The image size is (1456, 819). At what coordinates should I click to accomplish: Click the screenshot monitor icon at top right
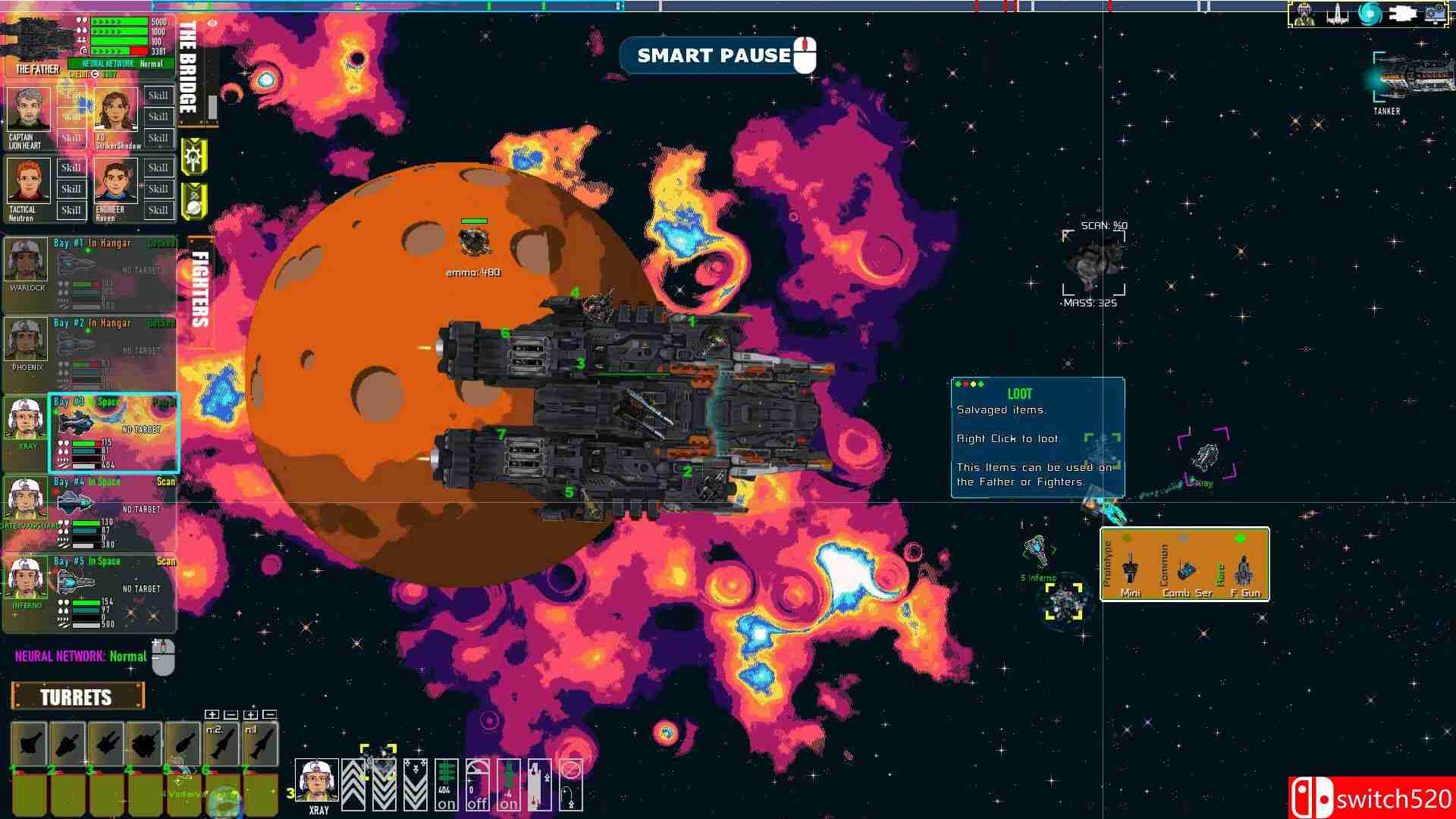coord(1436,14)
